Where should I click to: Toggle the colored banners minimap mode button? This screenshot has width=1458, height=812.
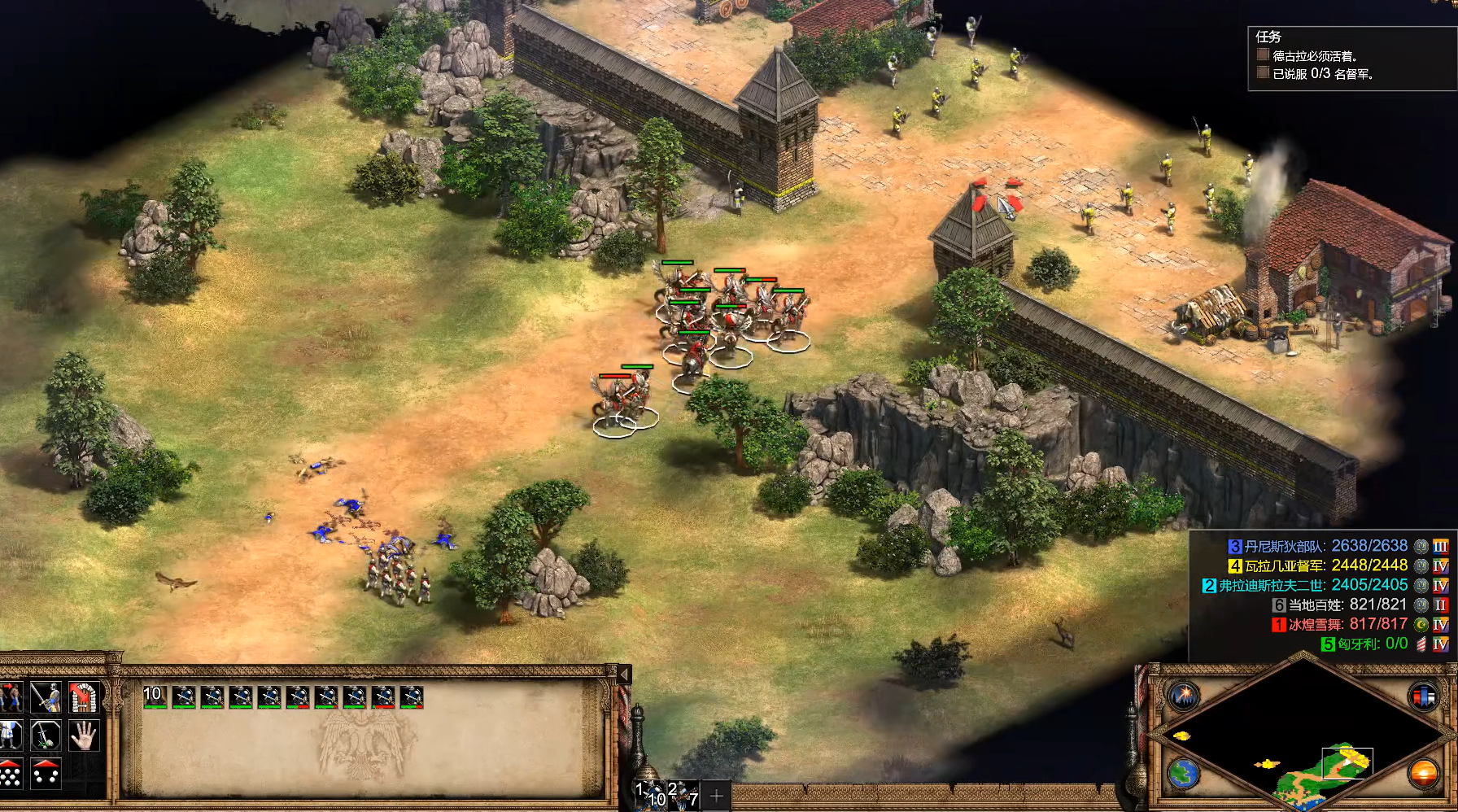pyautogui.click(x=1423, y=696)
